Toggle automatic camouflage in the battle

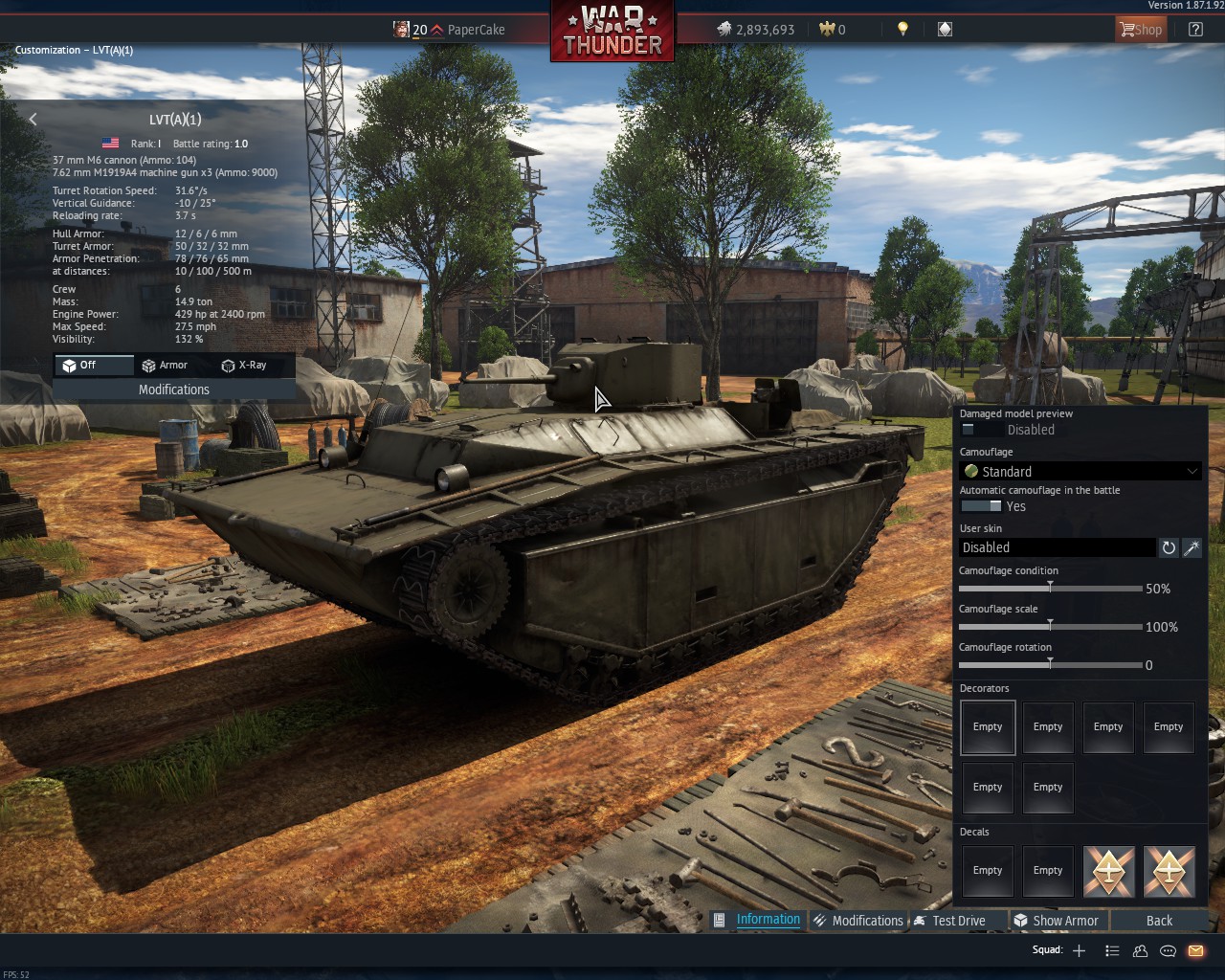coord(981,506)
